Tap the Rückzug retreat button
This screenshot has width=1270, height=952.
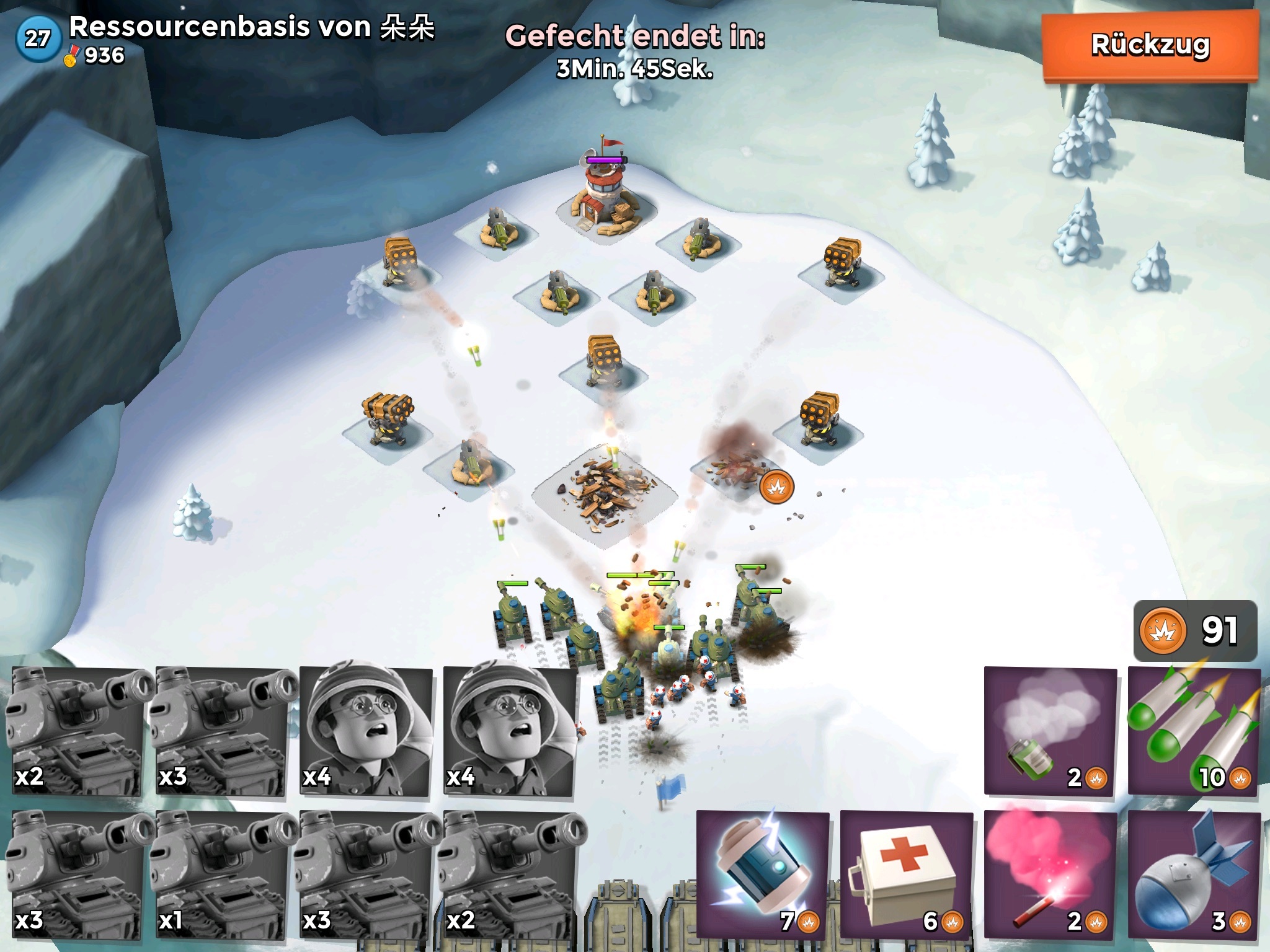[1150, 45]
